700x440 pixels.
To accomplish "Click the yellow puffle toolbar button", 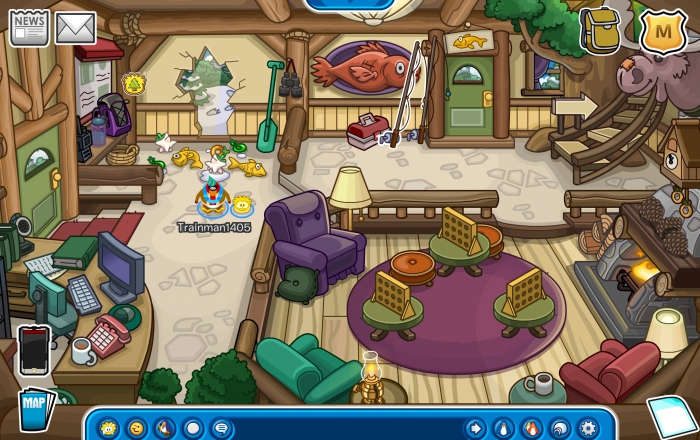I will [x=108, y=428].
